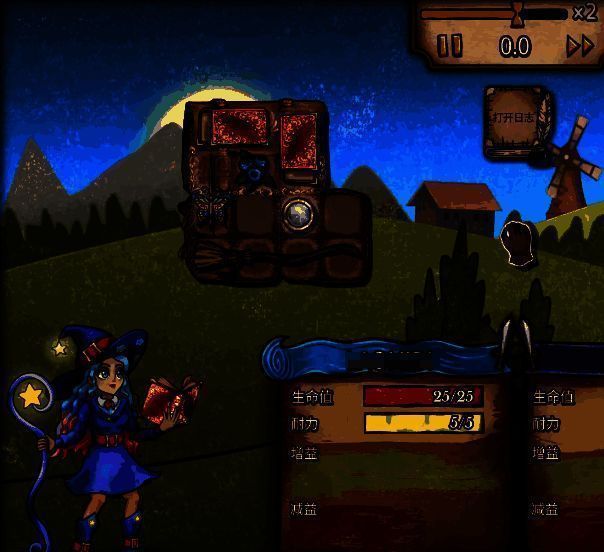Fast-forward the battle with double arrows

[x=580, y=46]
